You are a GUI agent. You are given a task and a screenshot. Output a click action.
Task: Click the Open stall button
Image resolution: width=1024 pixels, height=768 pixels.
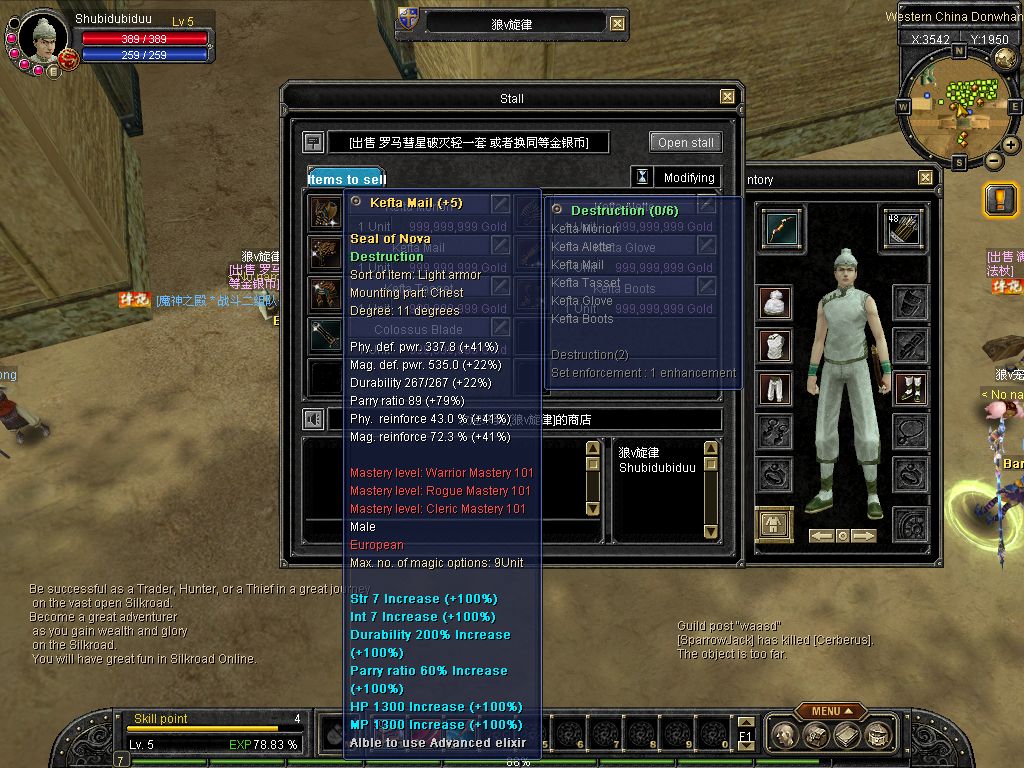pyautogui.click(x=685, y=142)
